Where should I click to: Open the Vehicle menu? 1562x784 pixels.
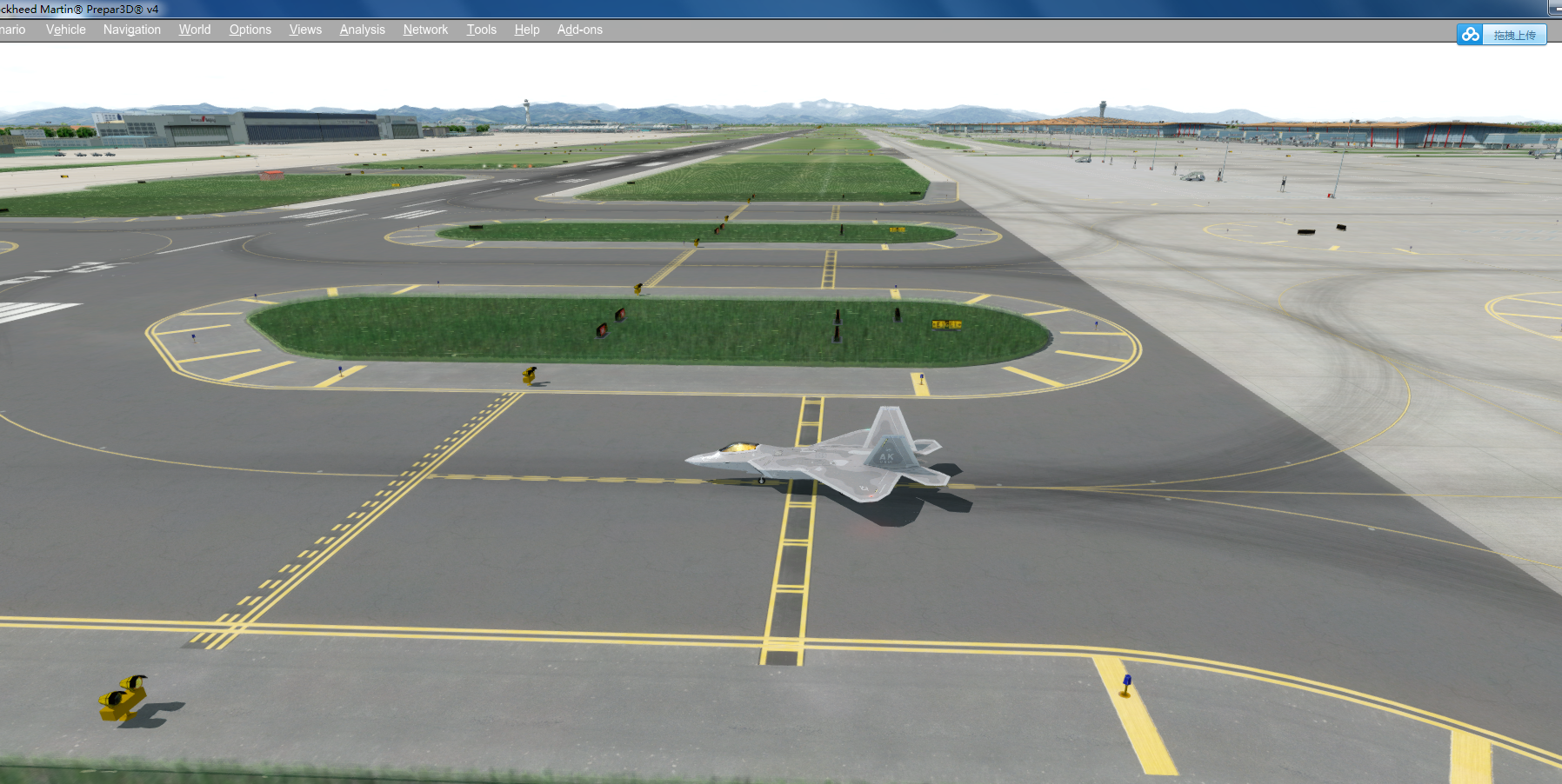65,29
